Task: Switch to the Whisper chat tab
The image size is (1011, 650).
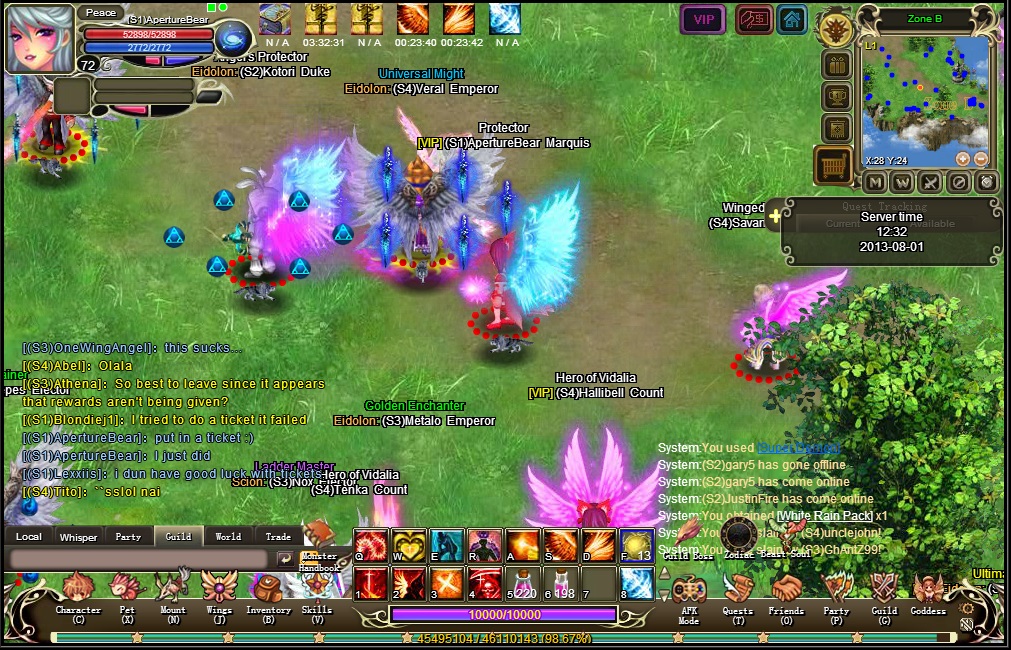Action: pyautogui.click(x=78, y=537)
